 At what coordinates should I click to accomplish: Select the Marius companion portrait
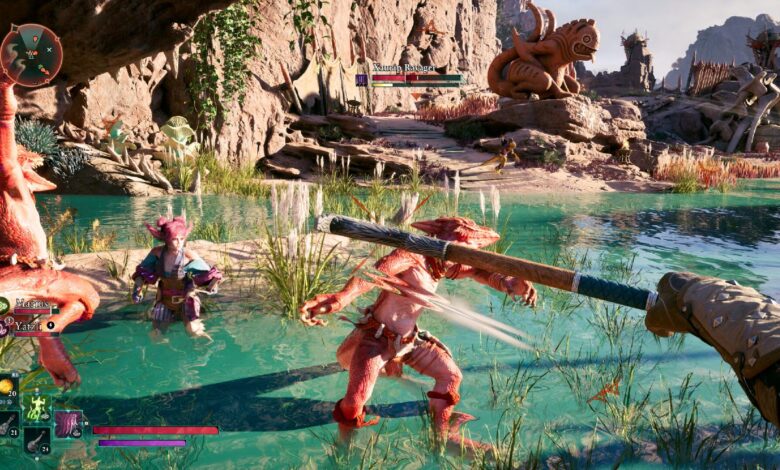click(x=4, y=306)
